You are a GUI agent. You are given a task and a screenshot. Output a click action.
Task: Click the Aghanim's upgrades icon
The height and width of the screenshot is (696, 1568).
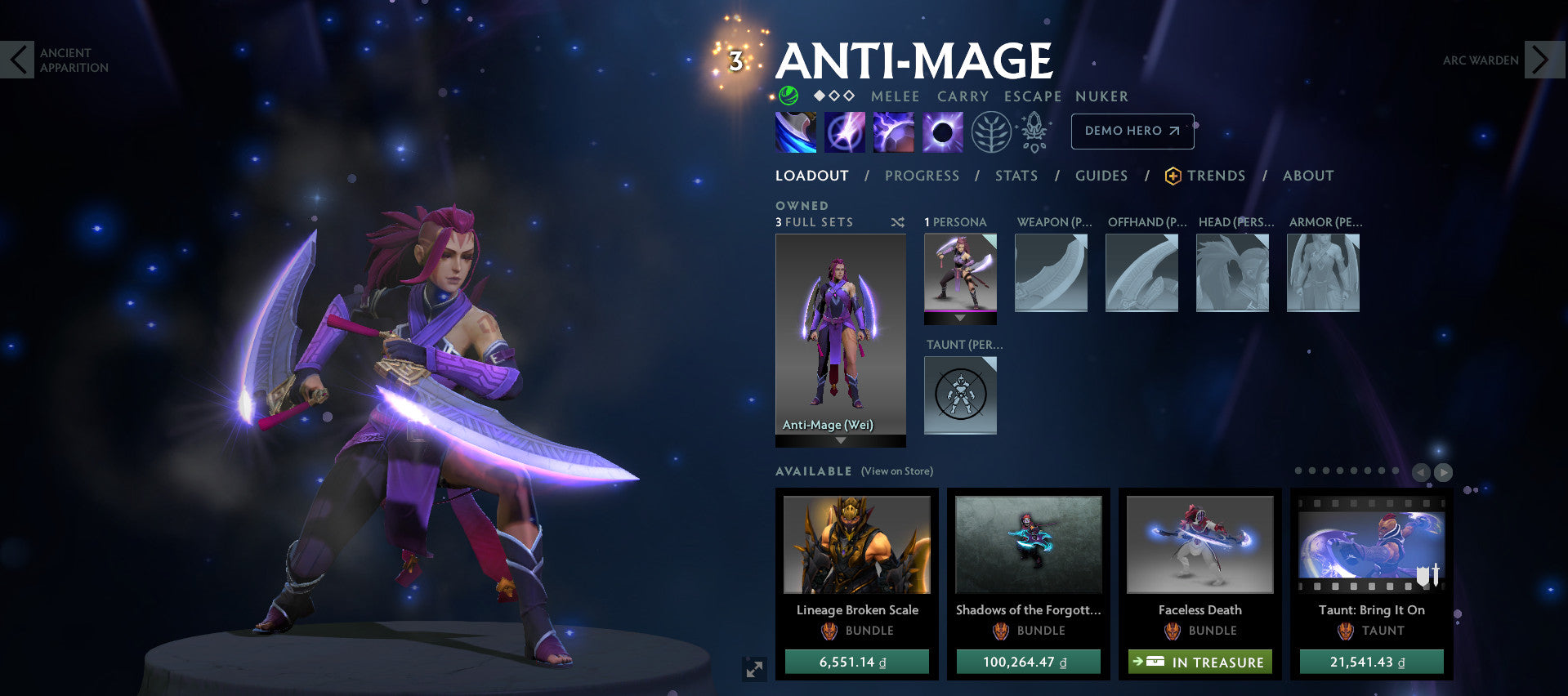point(1034,131)
